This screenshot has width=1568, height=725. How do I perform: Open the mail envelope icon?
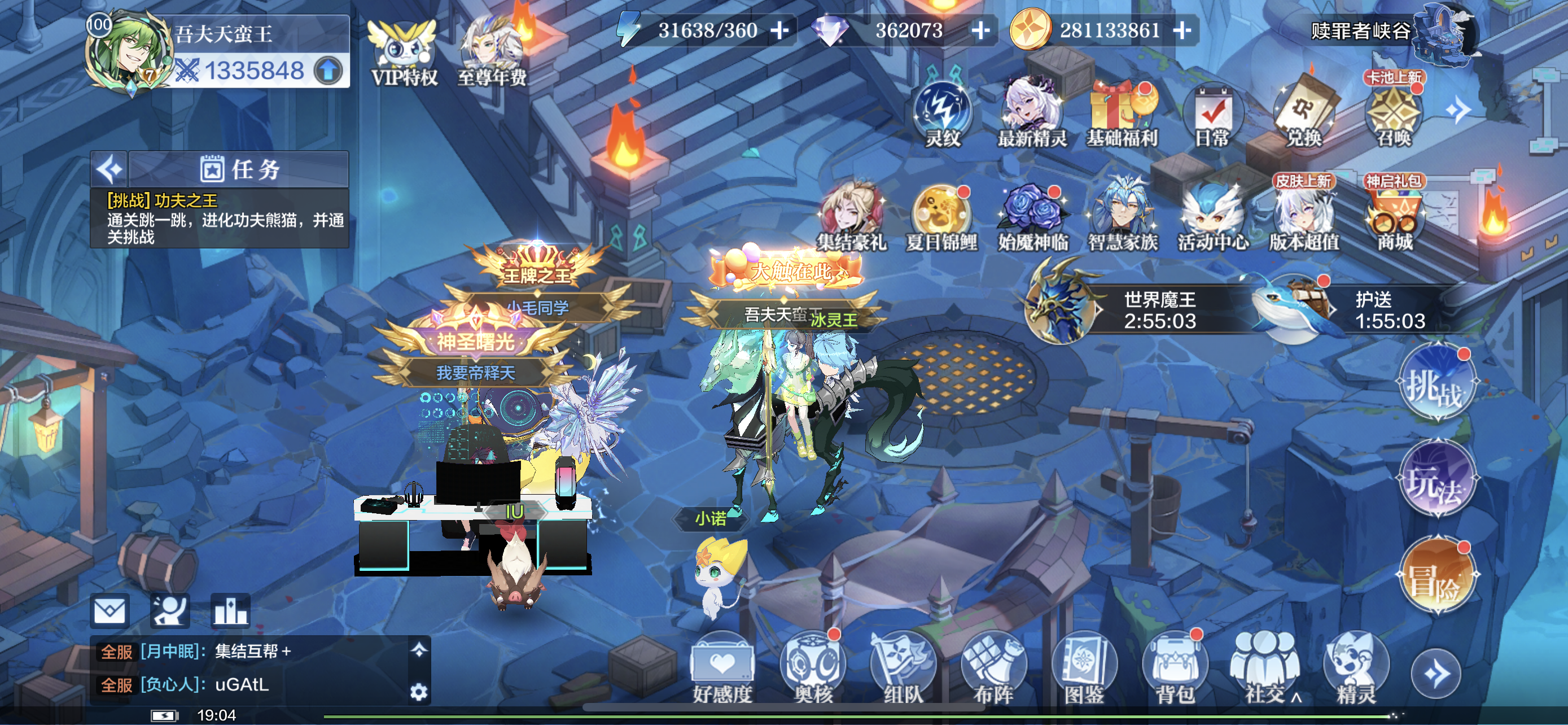pos(110,610)
